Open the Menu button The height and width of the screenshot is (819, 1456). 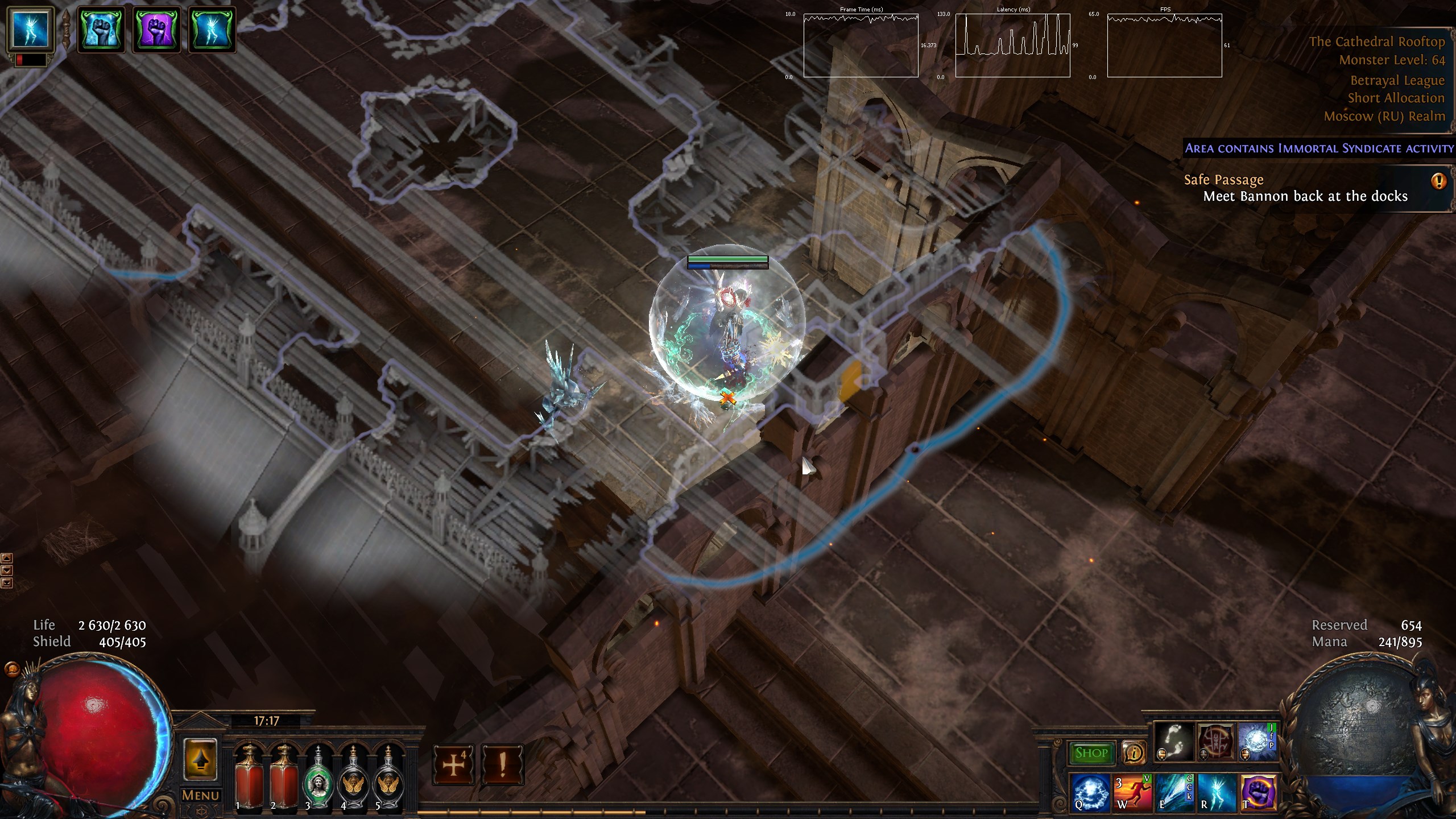pos(200,795)
